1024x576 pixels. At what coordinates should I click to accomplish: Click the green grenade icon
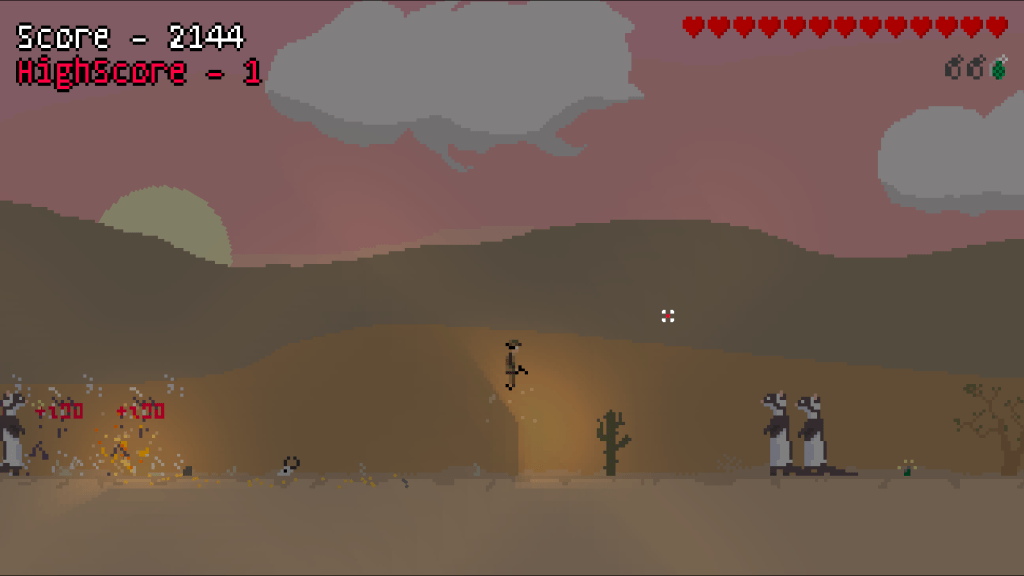coord(998,68)
